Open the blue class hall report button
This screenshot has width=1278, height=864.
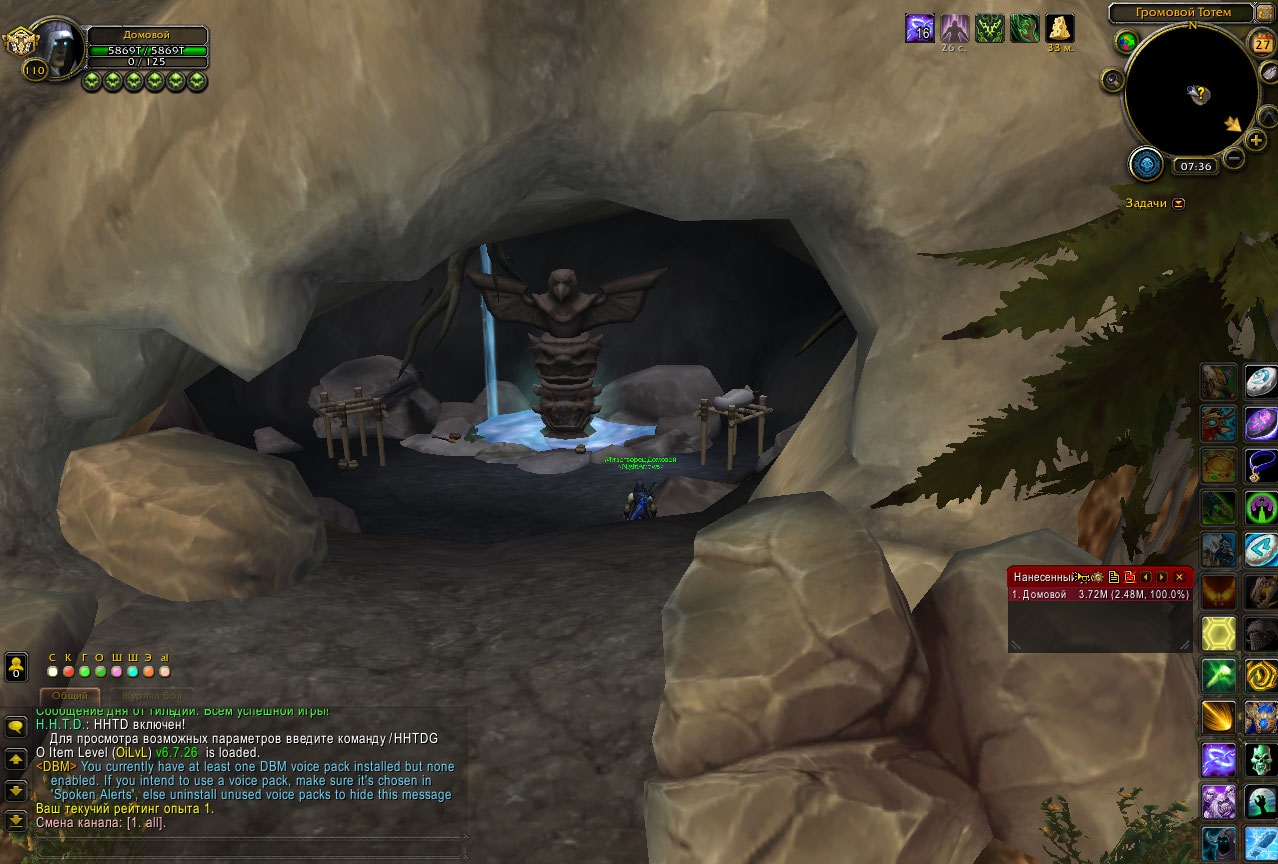[1146, 164]
